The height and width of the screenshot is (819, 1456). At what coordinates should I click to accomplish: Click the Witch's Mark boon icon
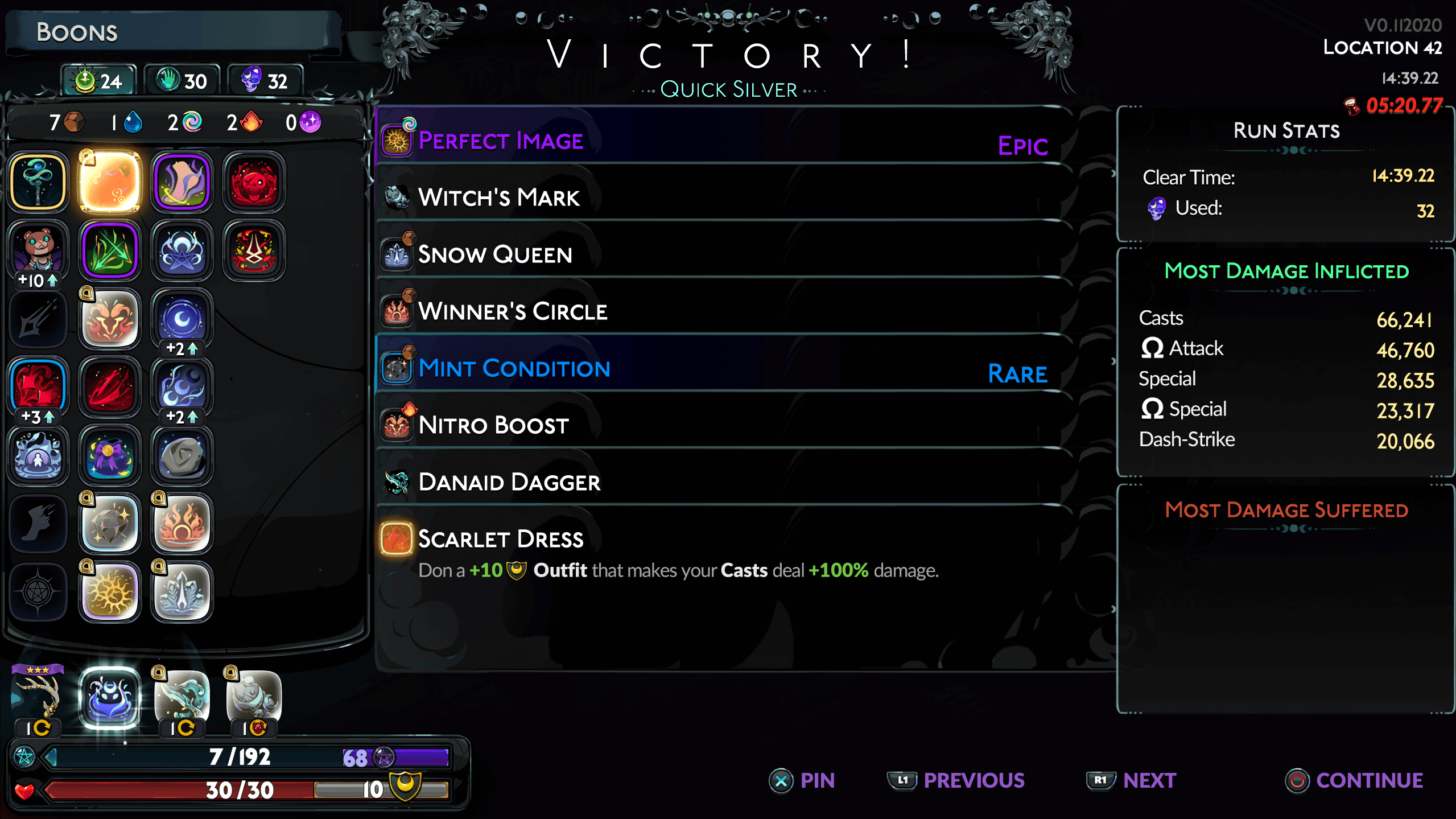[397, 197]
